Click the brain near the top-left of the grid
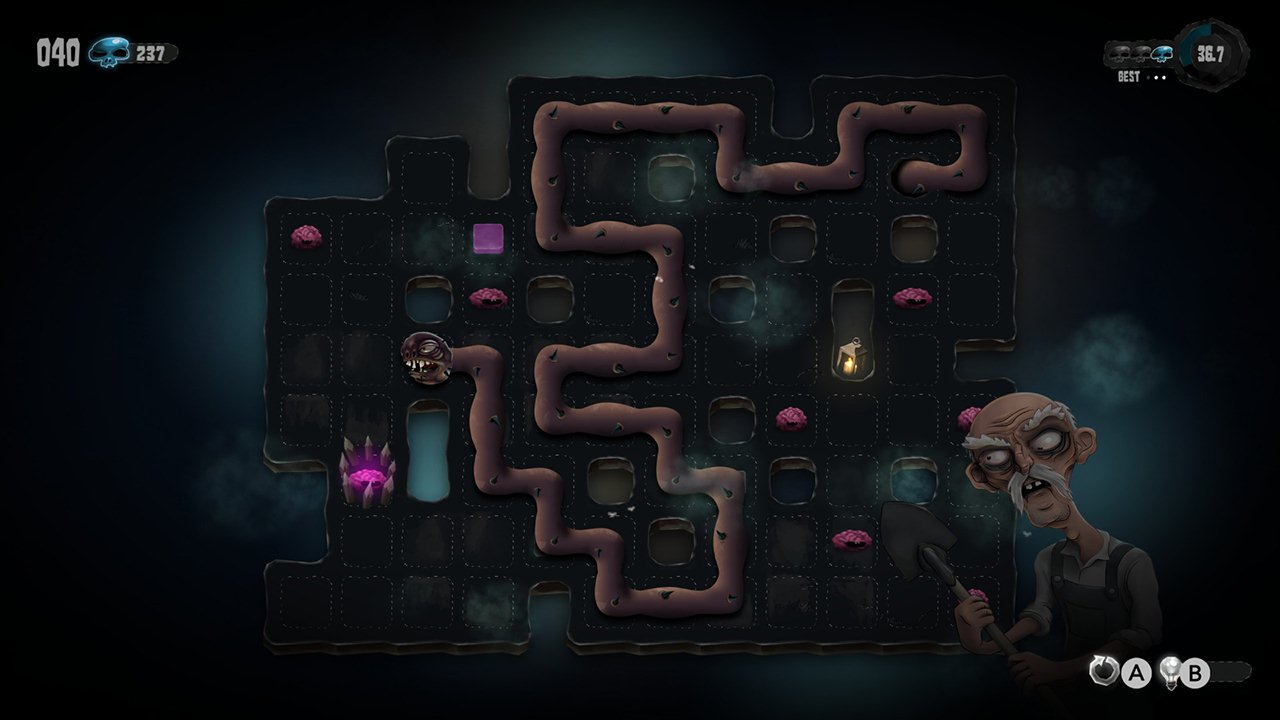 (x=305, y=238)
